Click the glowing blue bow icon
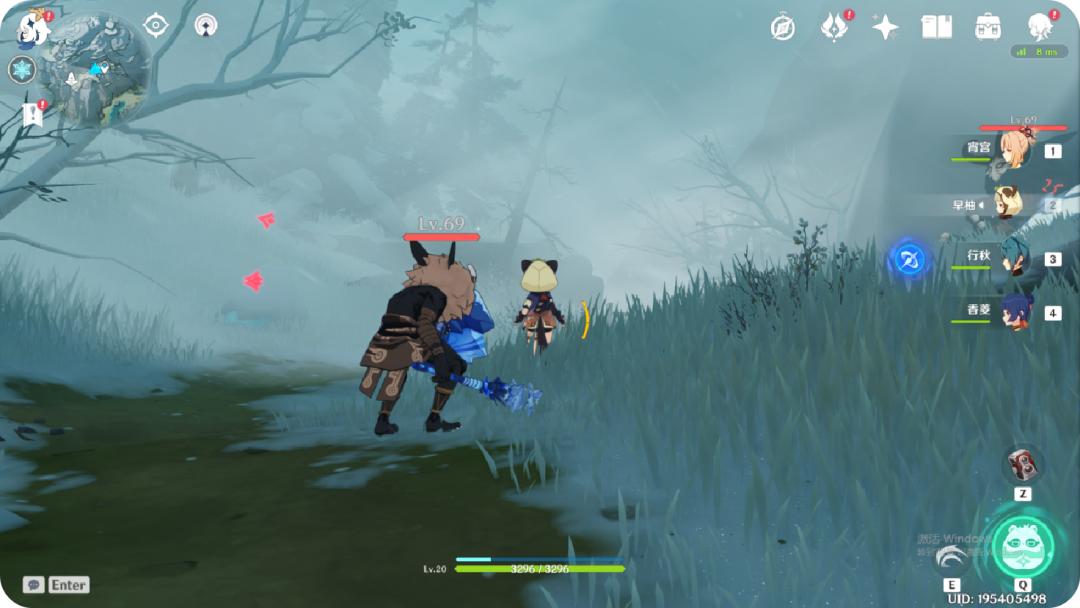This screenshot has width=1080, height=608. 909,260
